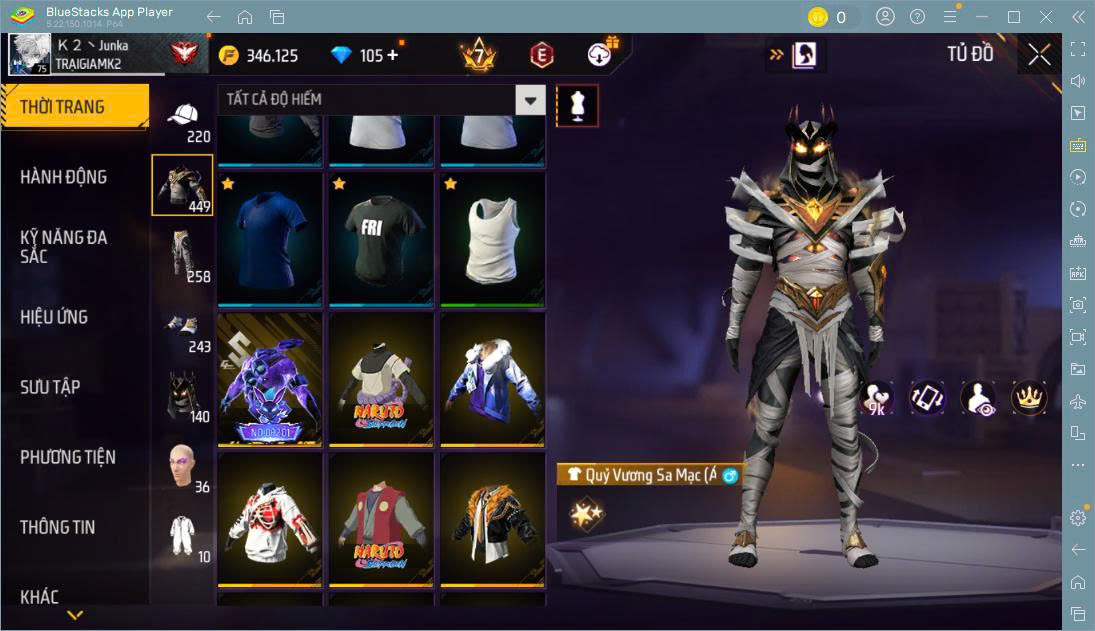Open the Tất Cả Độ Hiếm rarity dropdown
The height and width of the screenshot is (631, 1095).
tap(531, 99)
